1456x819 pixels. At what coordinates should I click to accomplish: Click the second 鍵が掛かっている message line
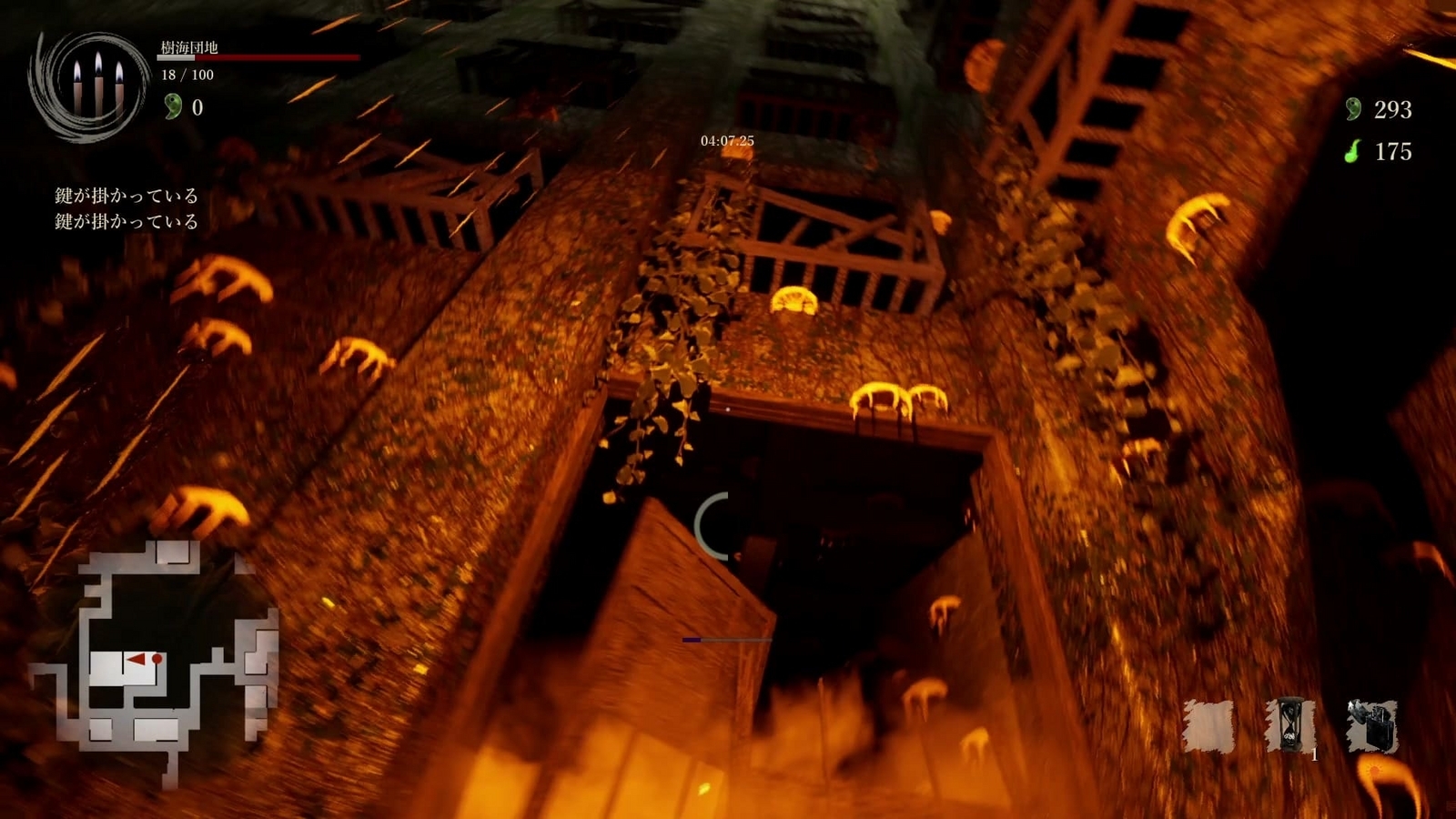pyautogui.click(x=126, y=220)
